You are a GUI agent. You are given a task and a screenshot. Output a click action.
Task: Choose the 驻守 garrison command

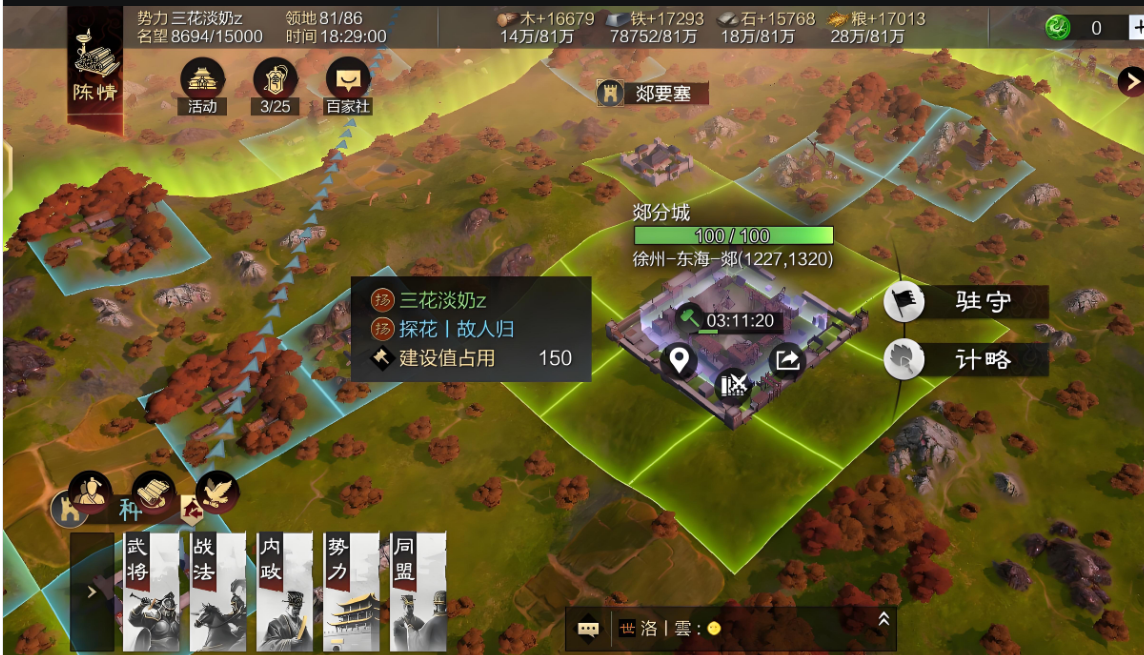(966, 303)
